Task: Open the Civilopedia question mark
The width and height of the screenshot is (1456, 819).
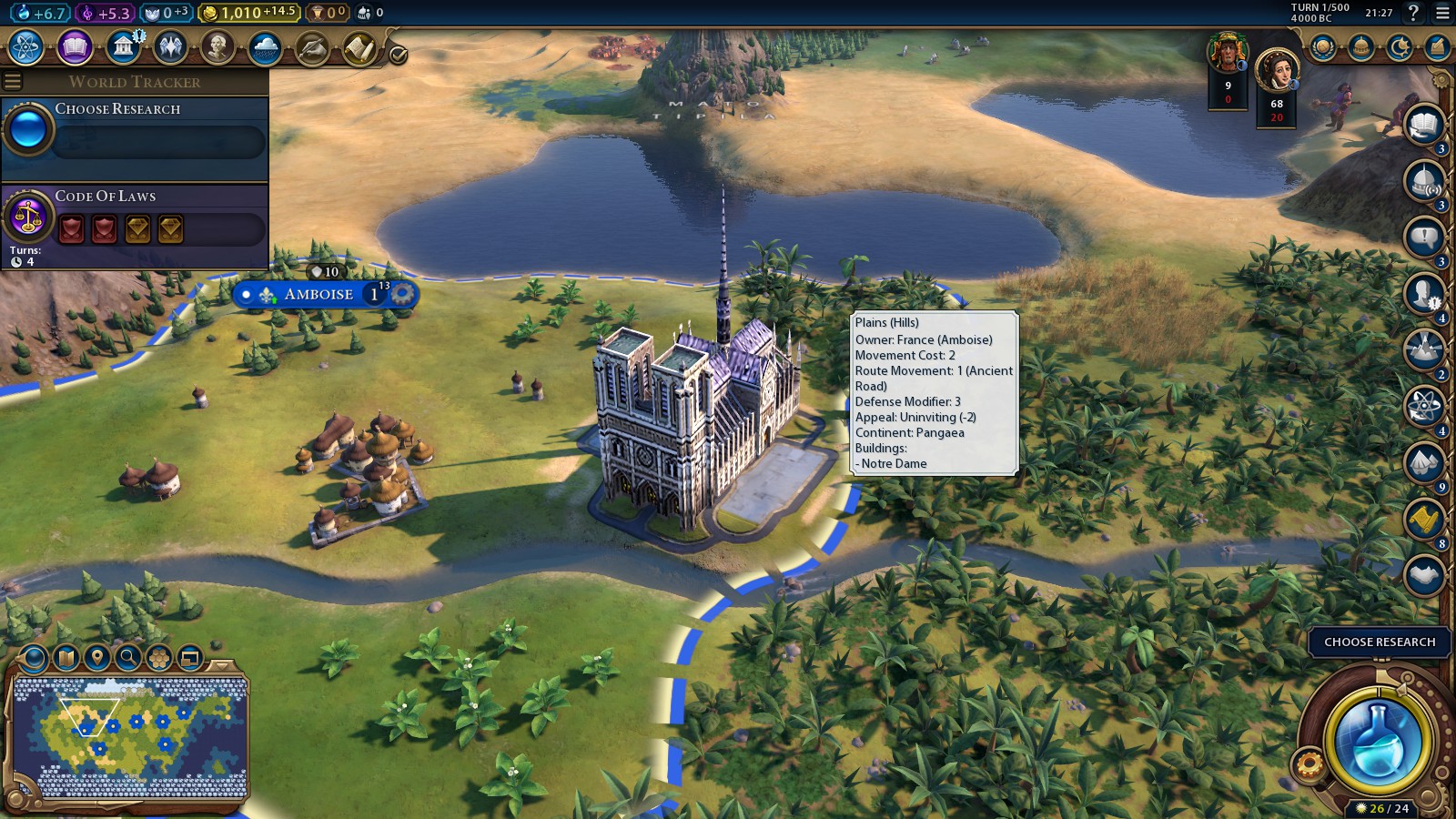Action: coord(1413,13)
